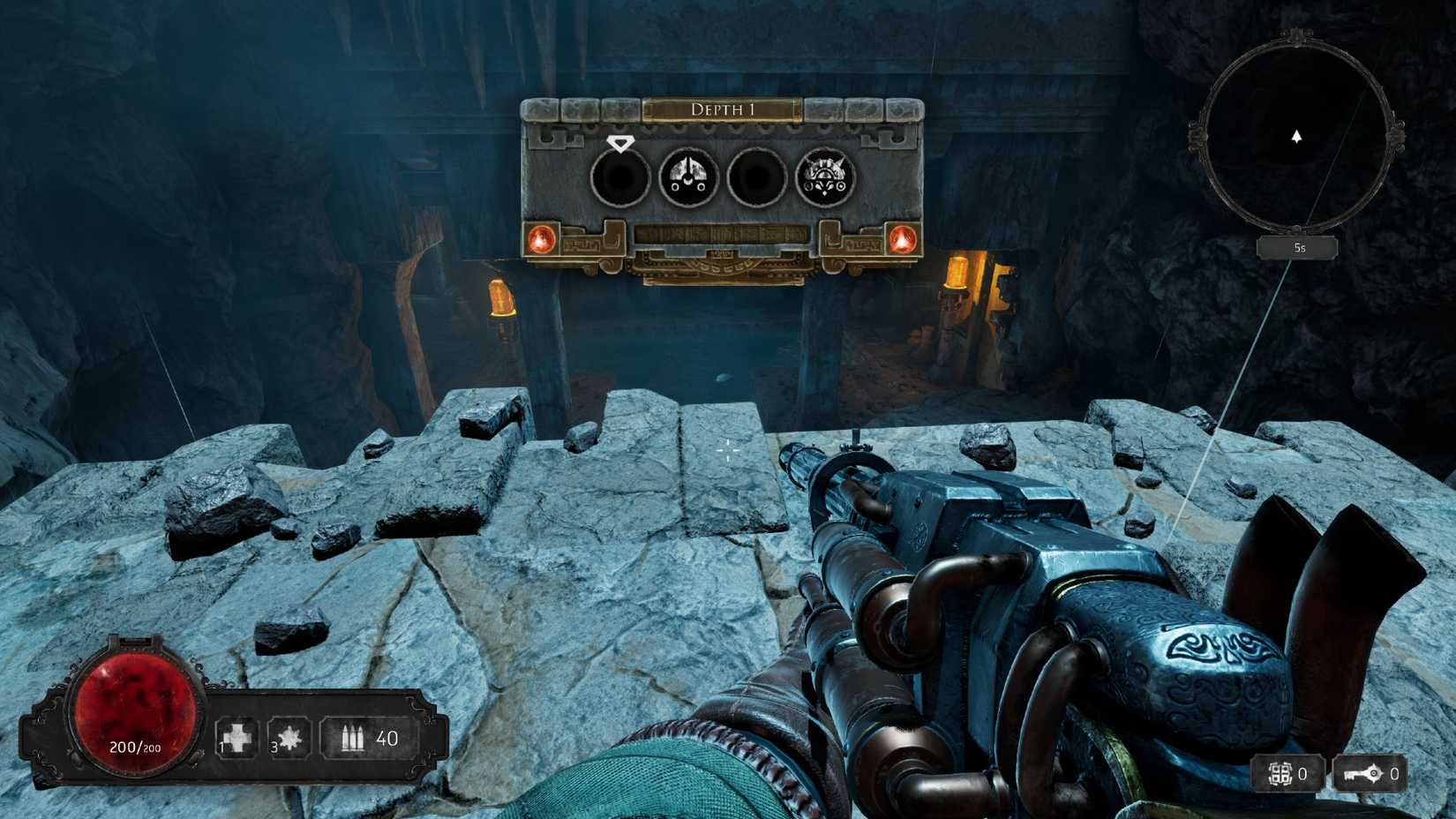Screen dimensions: 1456x819
Task: Select the hammer rune icon in Depth 1 panel
Action: (688, 177)
